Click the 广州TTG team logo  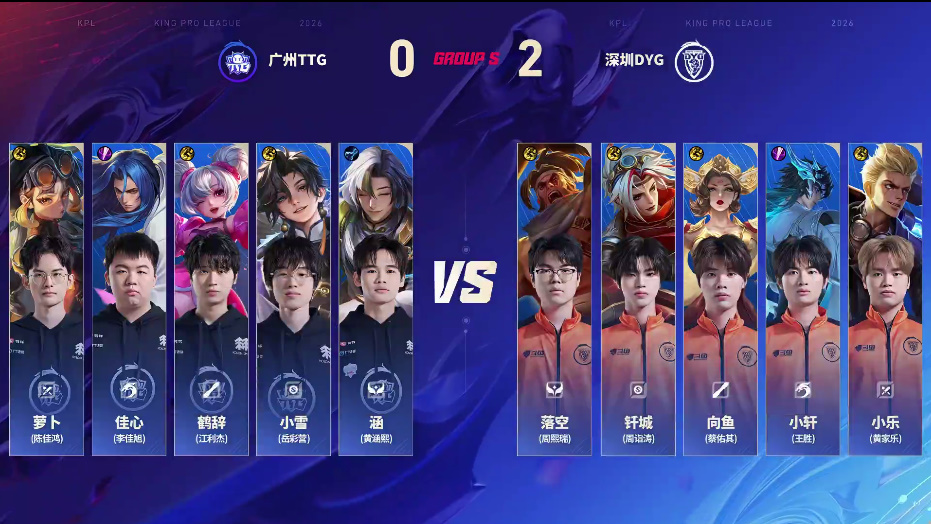tap(238, 60)
